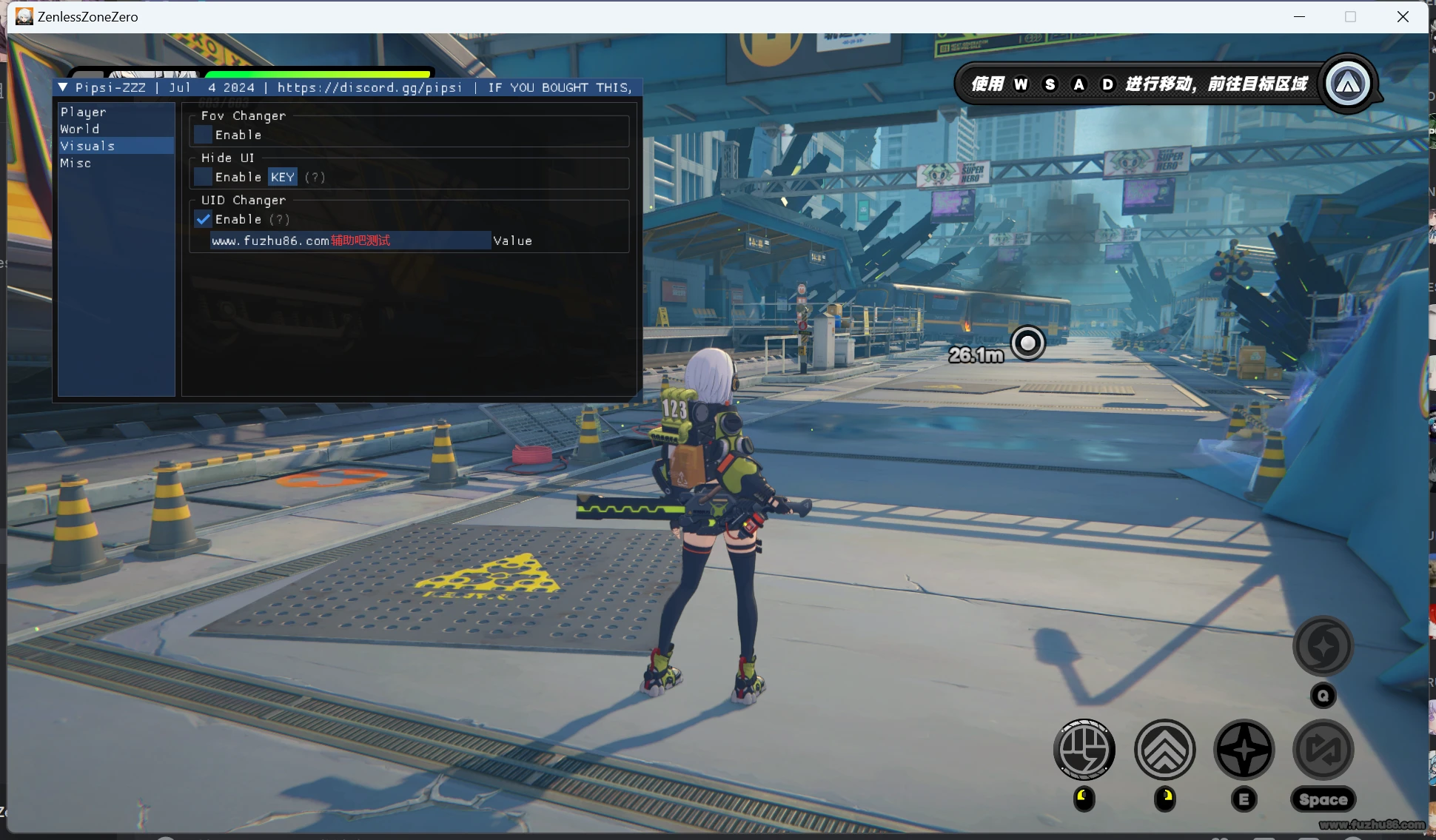Focus the UID Value text field
Viewport: 1436px width, 840px height.
tap(350, 241)
